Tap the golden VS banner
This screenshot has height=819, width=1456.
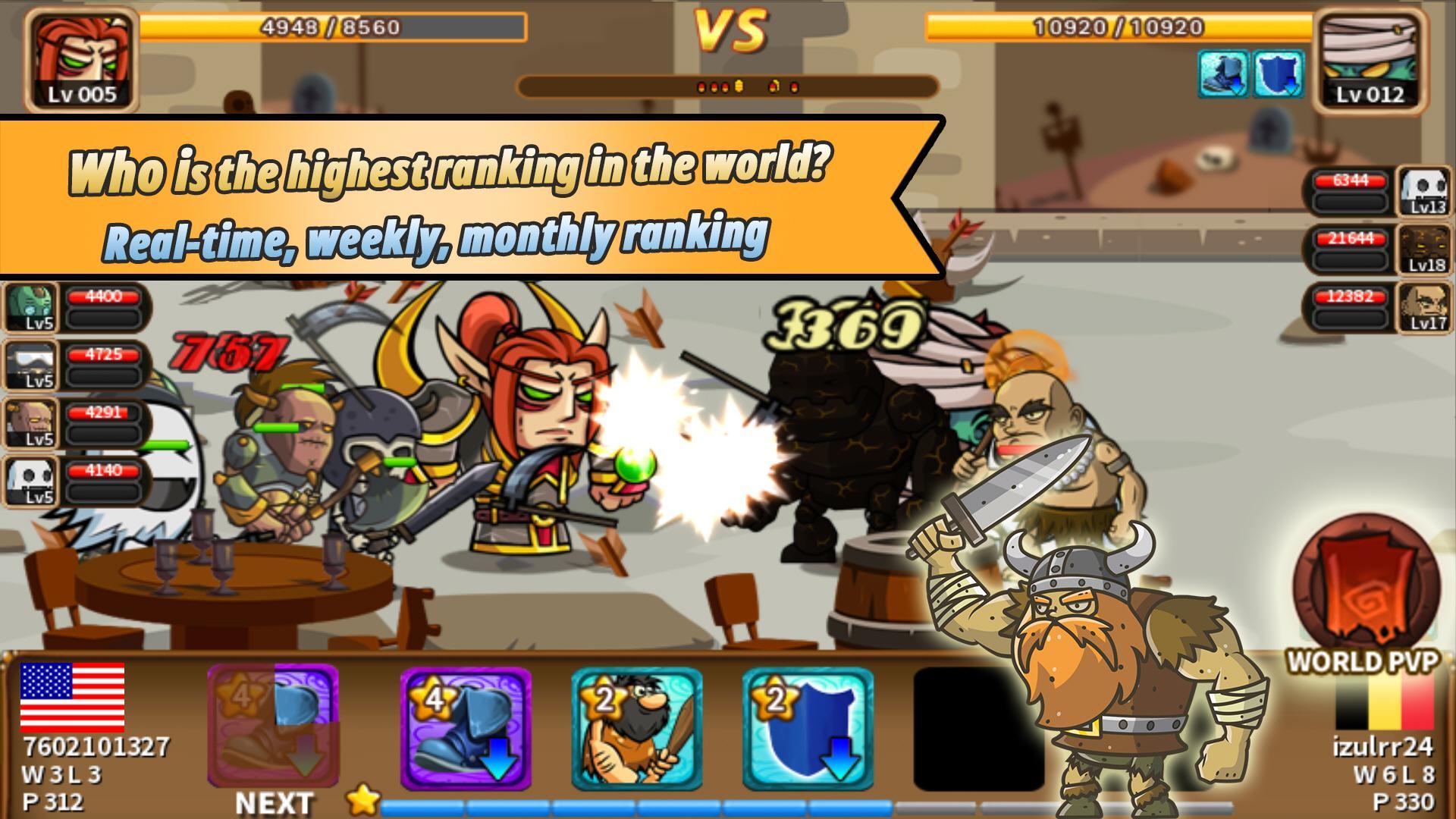click(730, 30)
